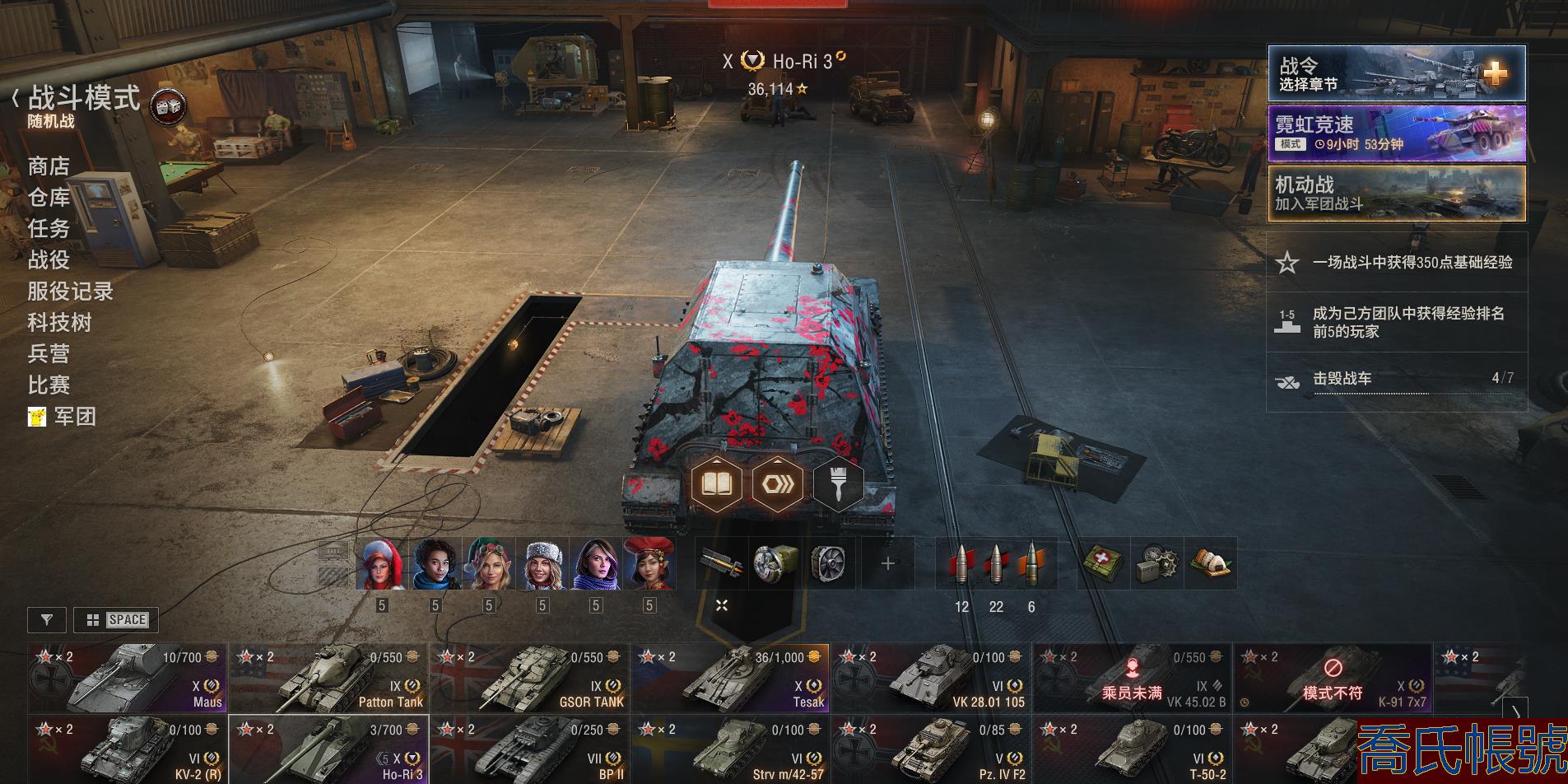Open the paintbrush customization button
Viewport: 1568px width, 784px height.
(x=838, y=483)
